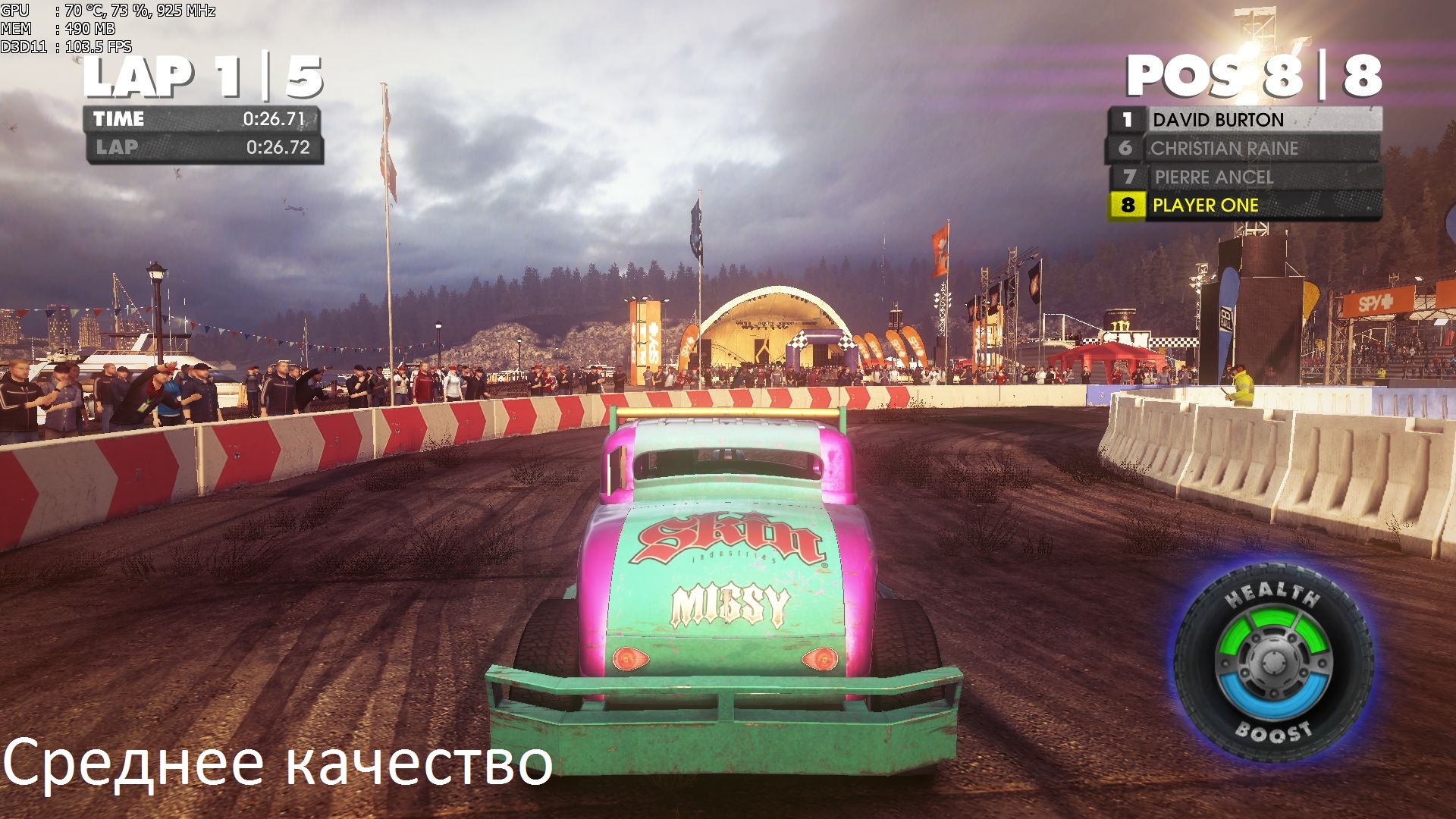The height and width of the screenshot is (819, 1456).
Task: Select David Burton in the position list
Action: [1244, 120]
